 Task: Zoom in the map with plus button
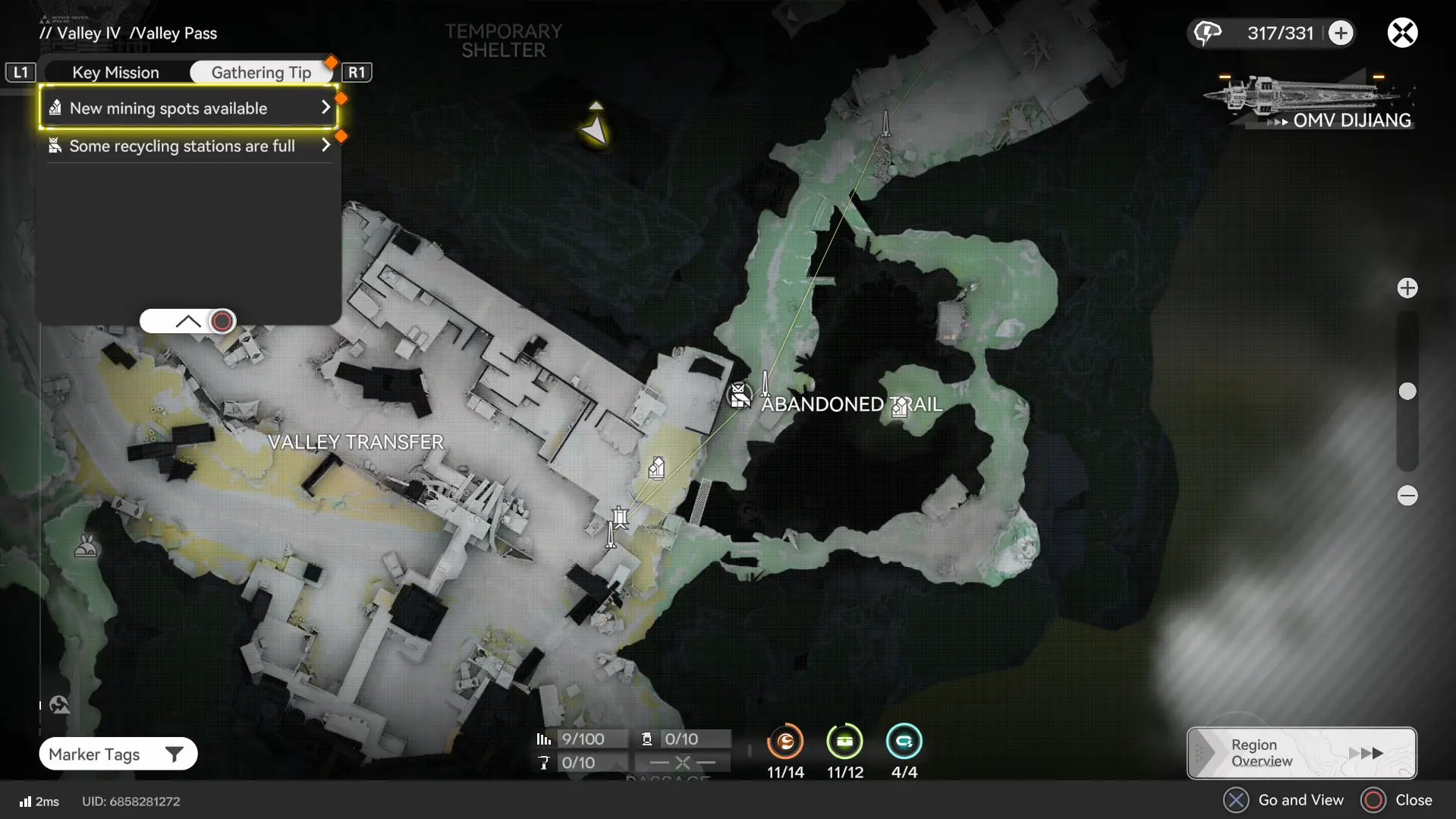coord(1407,288)
